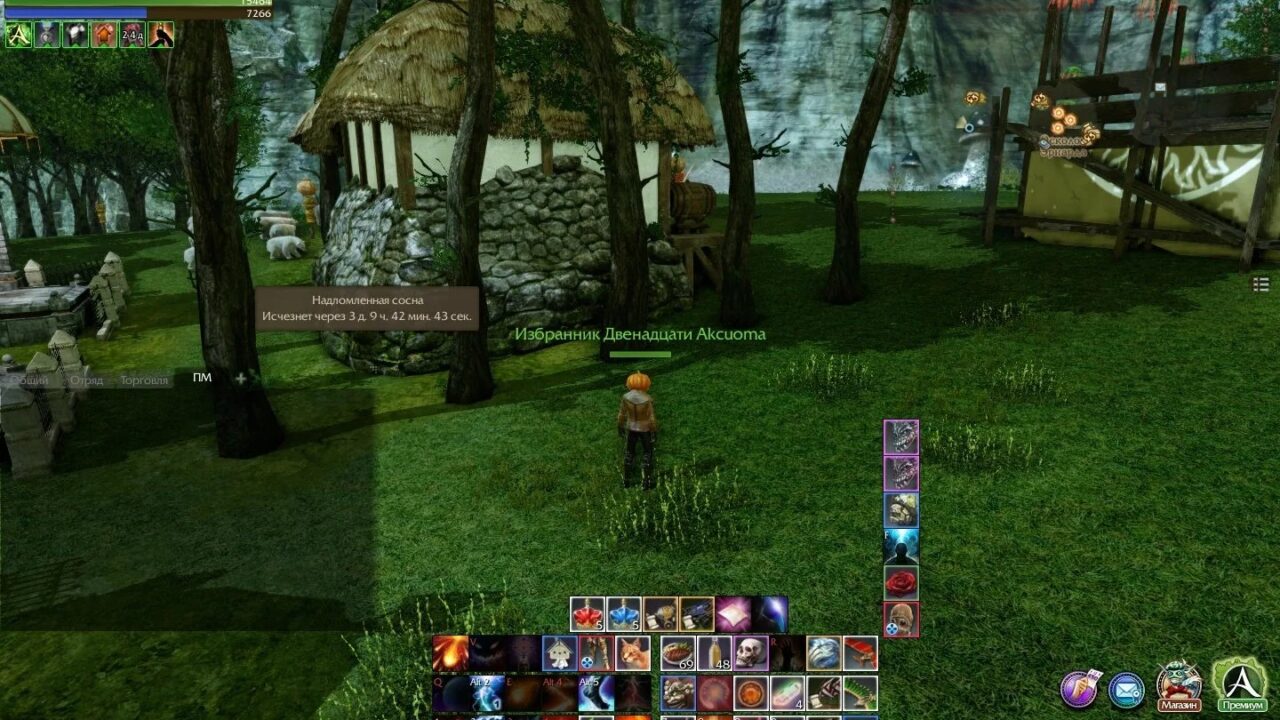Screen dimensions: 1280x720
Task: Switch to the Общий chat tab
Action: point(32,380)
